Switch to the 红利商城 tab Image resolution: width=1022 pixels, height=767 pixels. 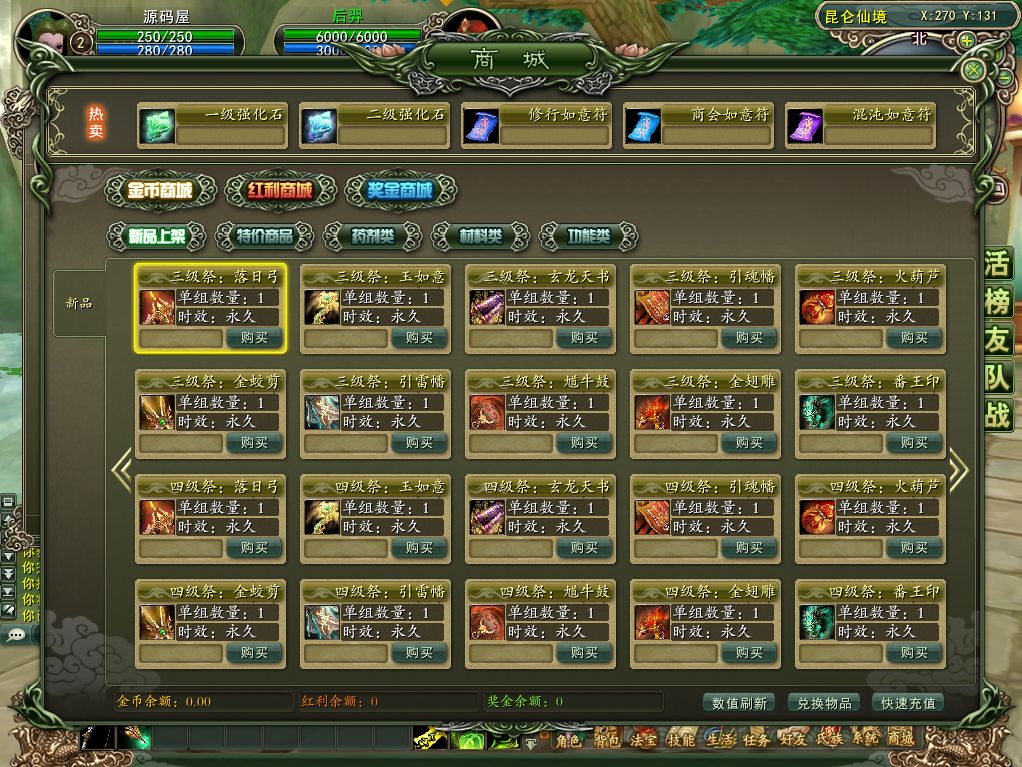point(269,190)
